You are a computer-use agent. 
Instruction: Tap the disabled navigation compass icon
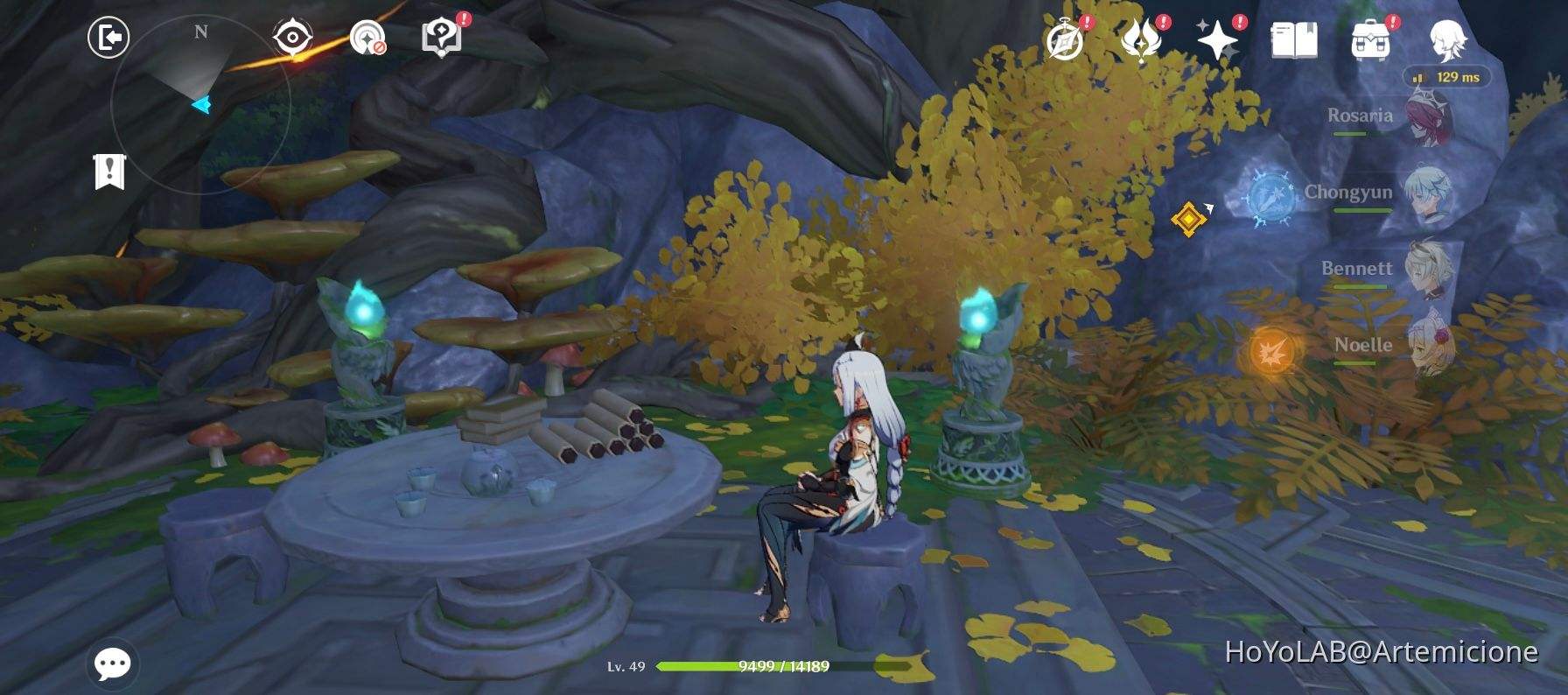368,37
